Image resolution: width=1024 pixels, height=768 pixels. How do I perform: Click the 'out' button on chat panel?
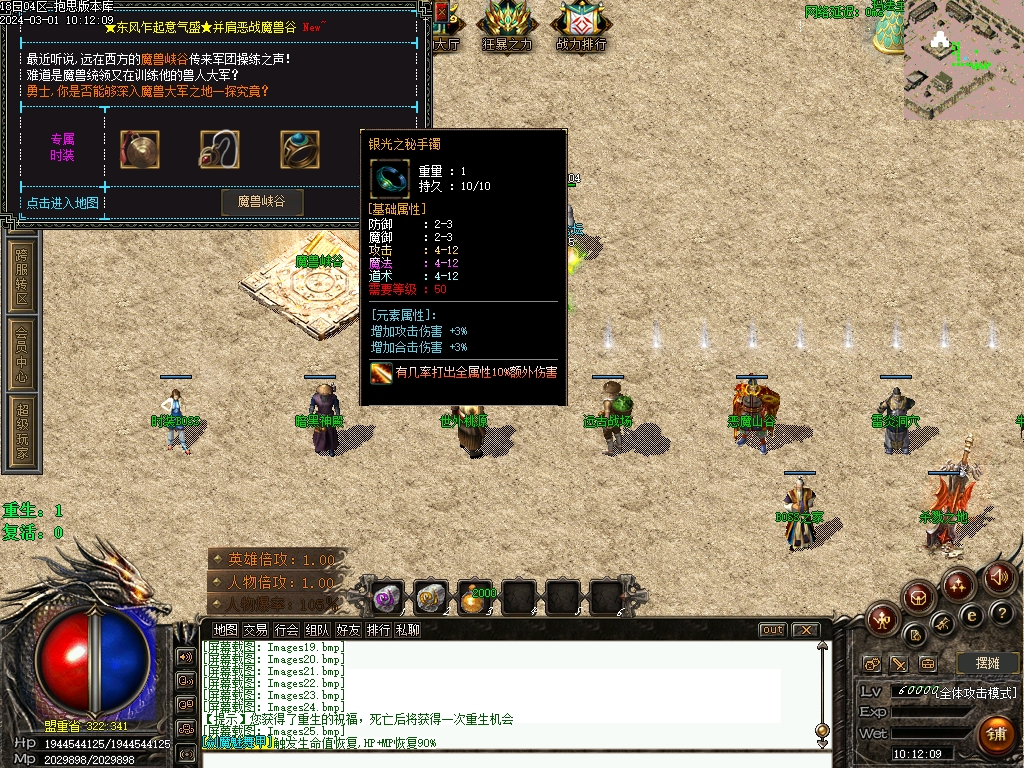click(x=772, y=630)
